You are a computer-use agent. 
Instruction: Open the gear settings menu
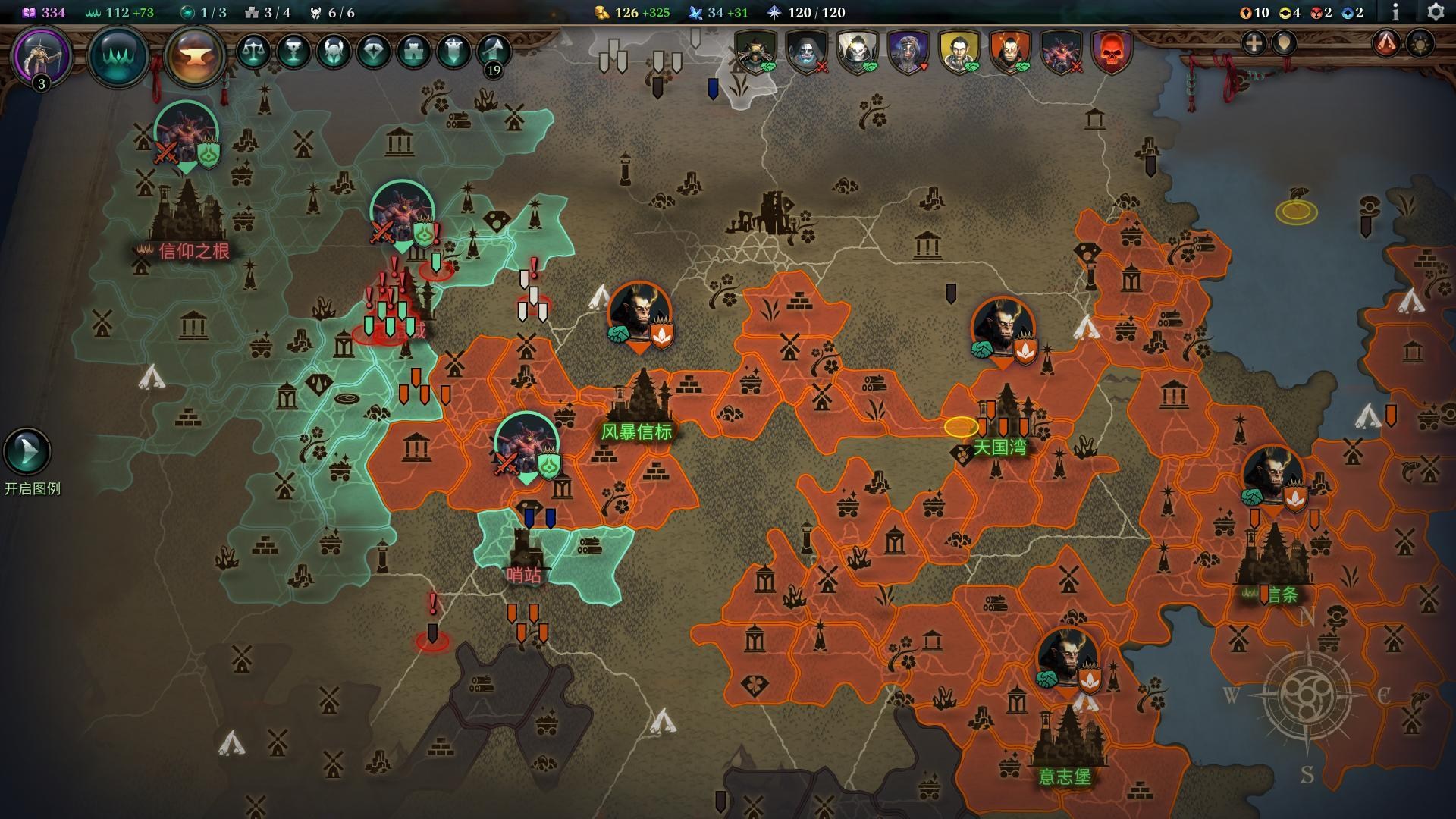tap(1436, 12)
